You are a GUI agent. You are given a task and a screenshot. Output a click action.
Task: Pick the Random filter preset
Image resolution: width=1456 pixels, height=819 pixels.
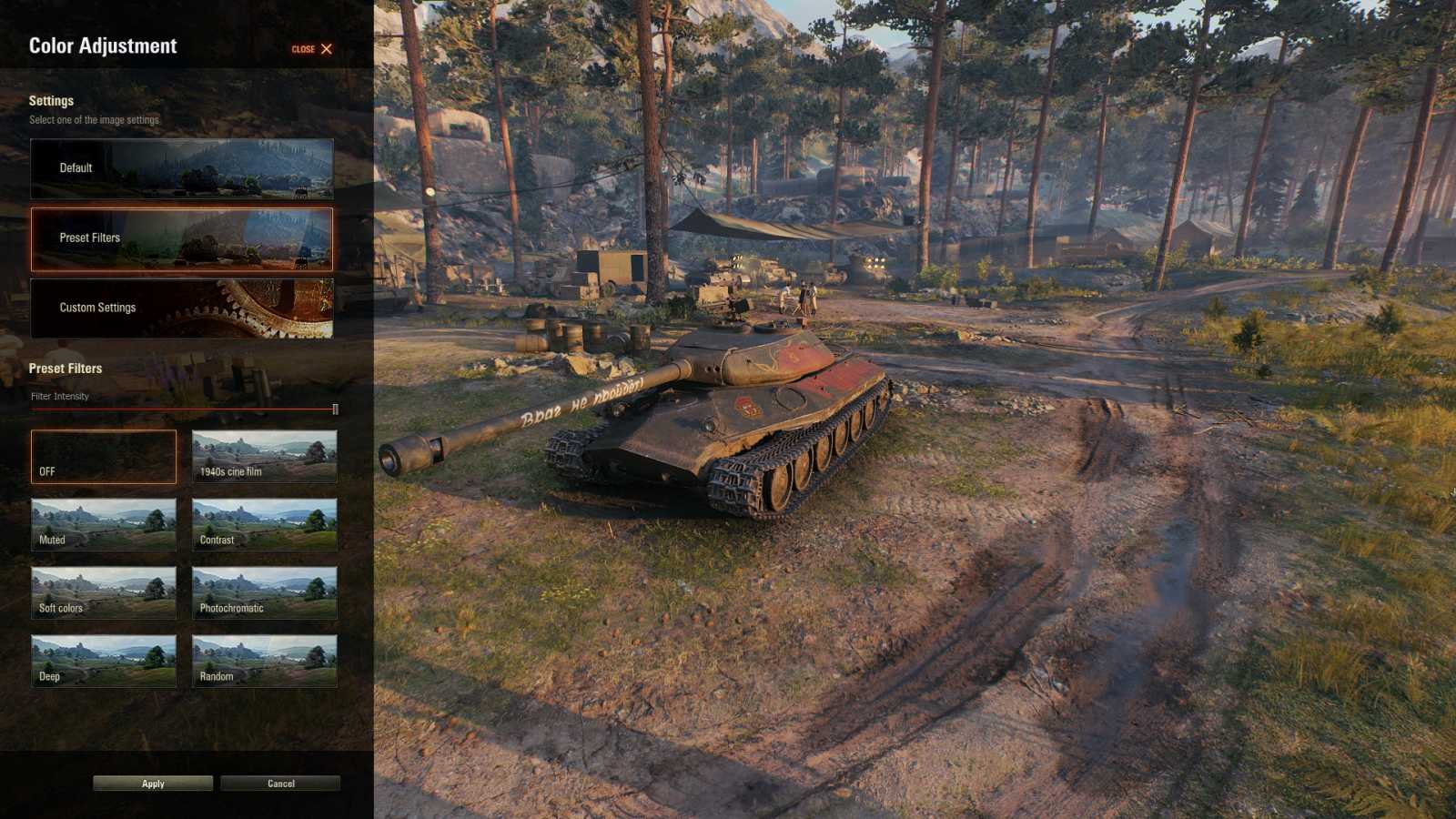265,661
